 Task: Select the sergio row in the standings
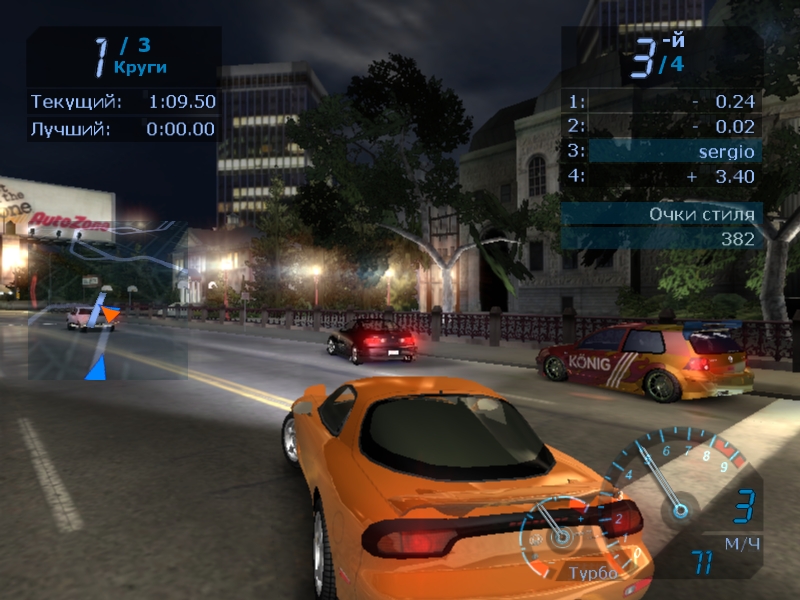point(662,151)
